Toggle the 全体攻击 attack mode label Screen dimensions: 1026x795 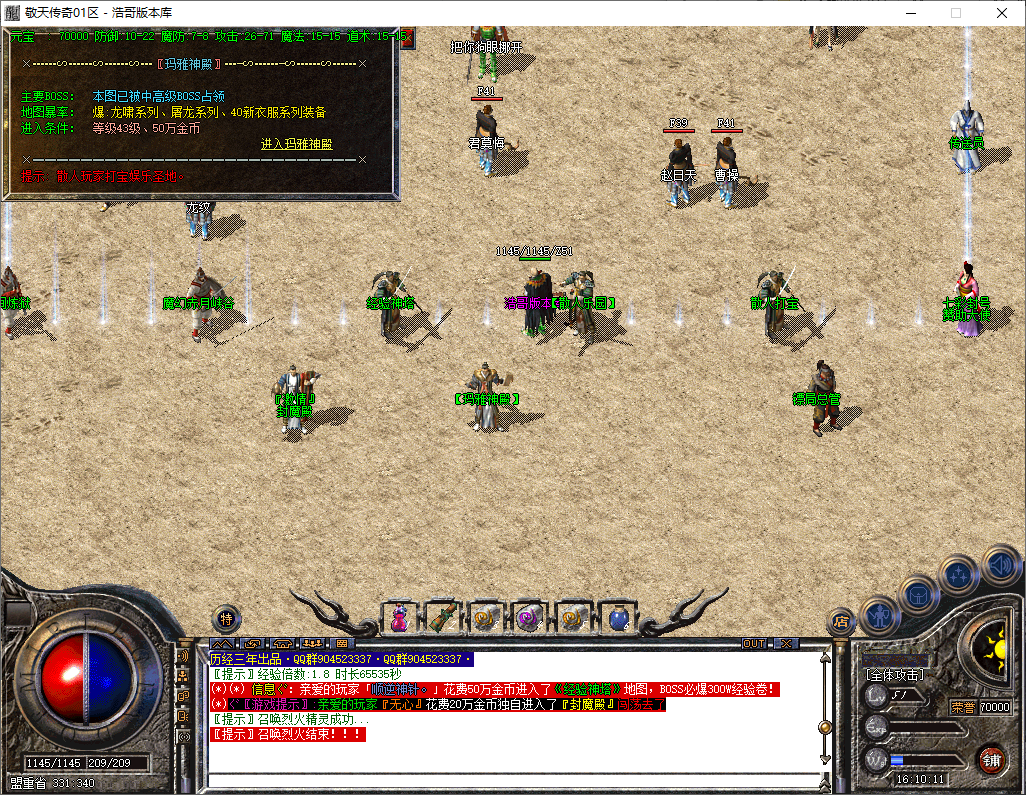(895, 675)
